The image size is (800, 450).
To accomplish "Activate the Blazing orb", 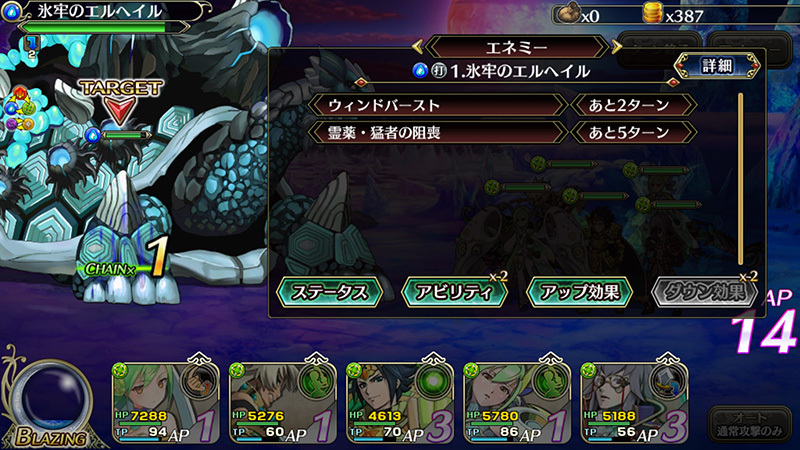I will coord(46,394).
